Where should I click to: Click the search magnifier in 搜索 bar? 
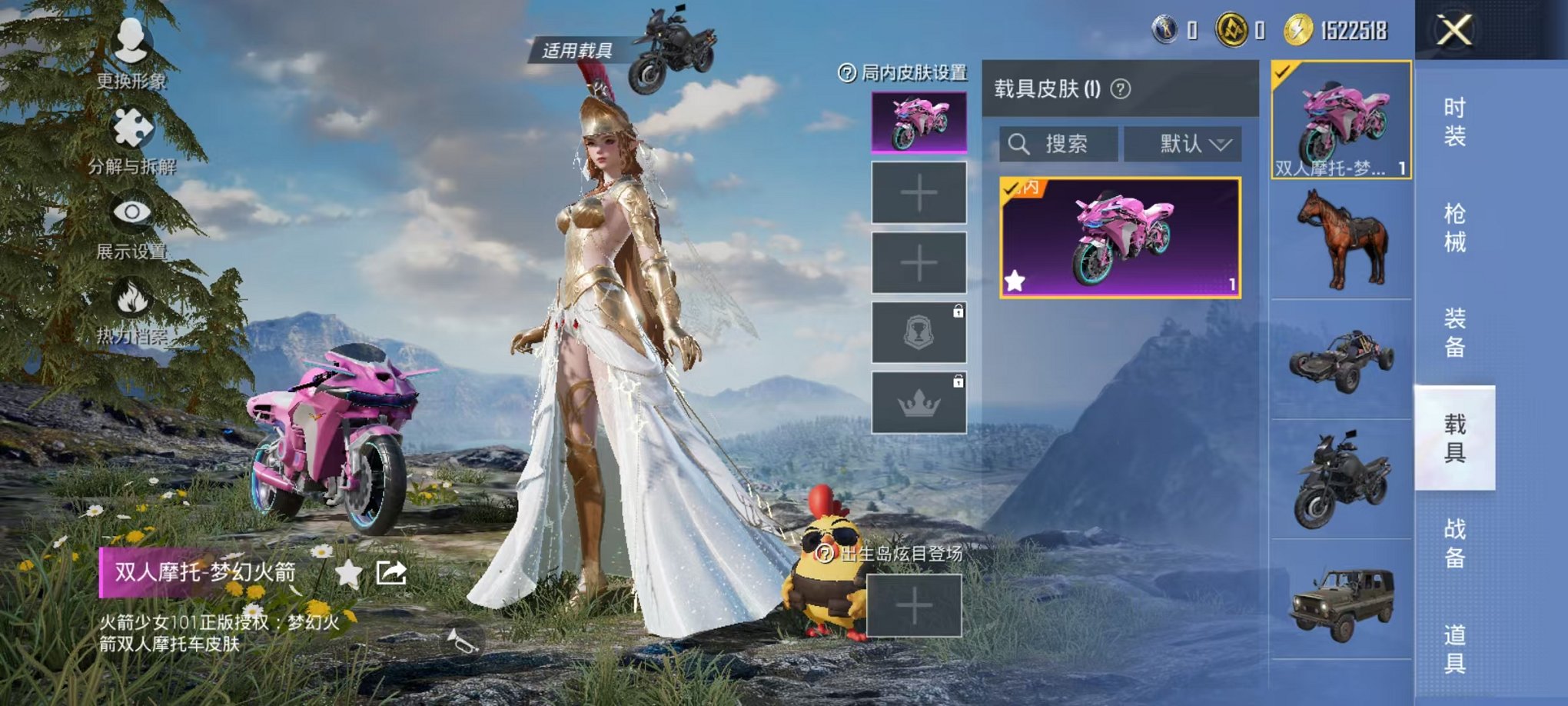coord(1020,143)
